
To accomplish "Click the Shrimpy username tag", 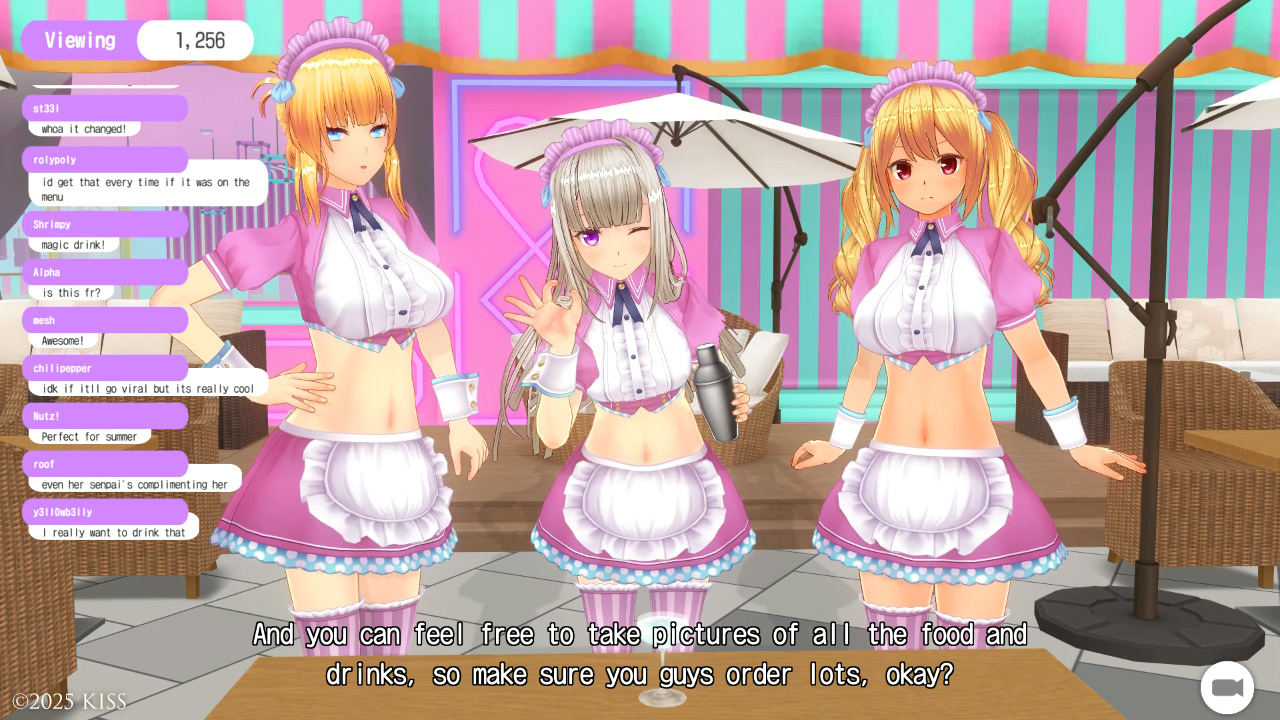I will (105, 224).
